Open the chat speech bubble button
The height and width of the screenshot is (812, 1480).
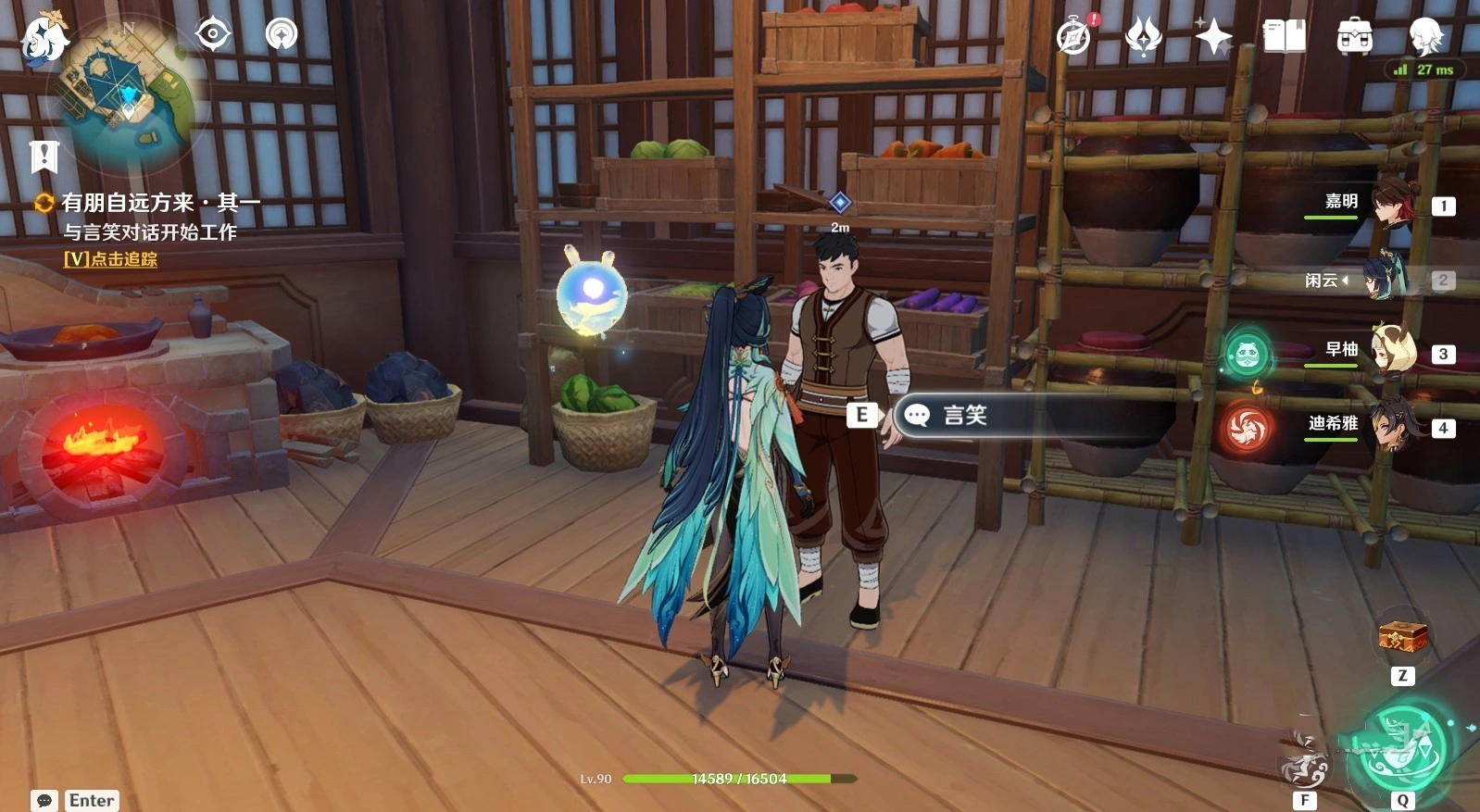(44, 800)
